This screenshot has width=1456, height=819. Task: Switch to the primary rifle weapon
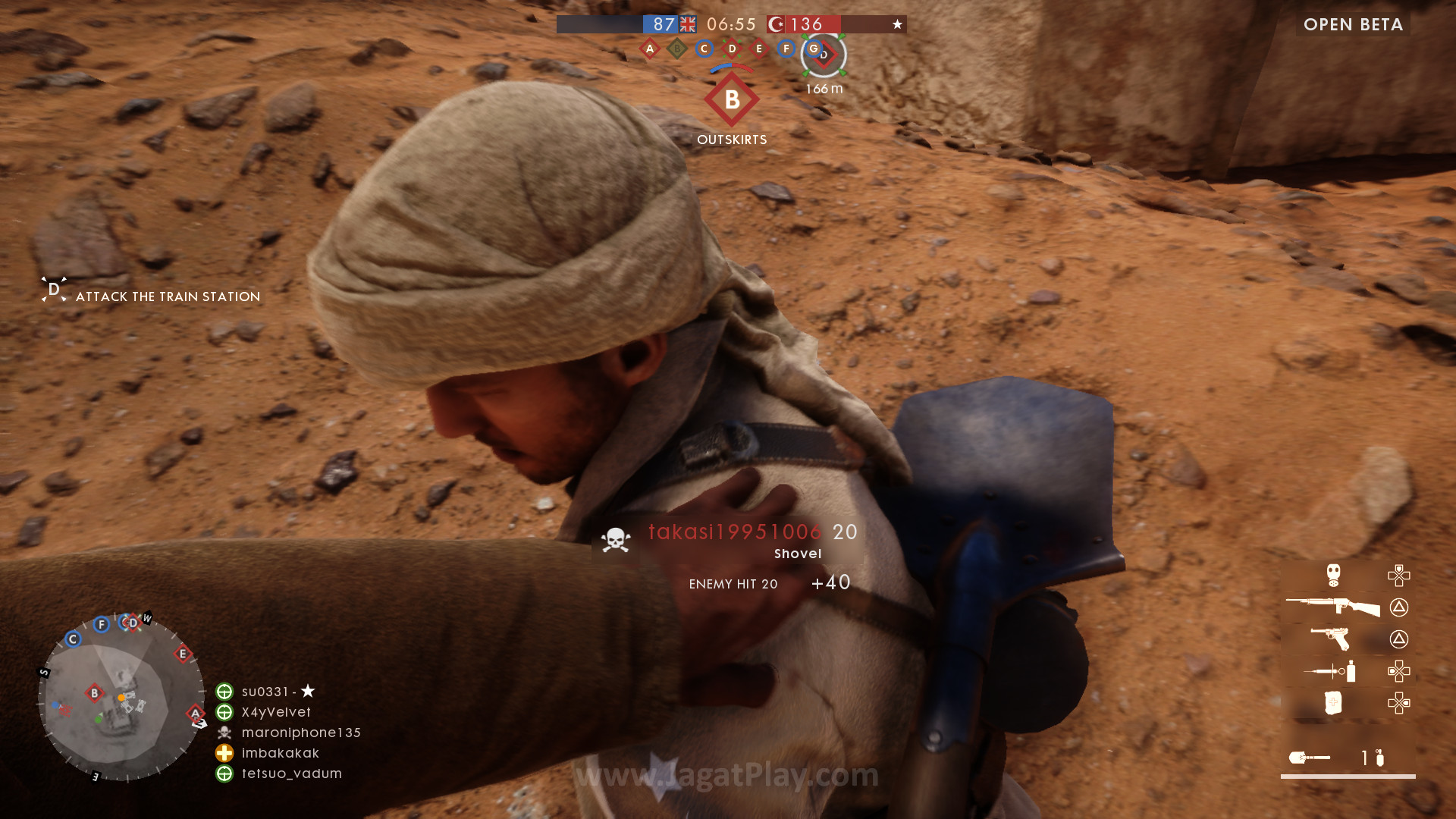tap(1332, 607)
